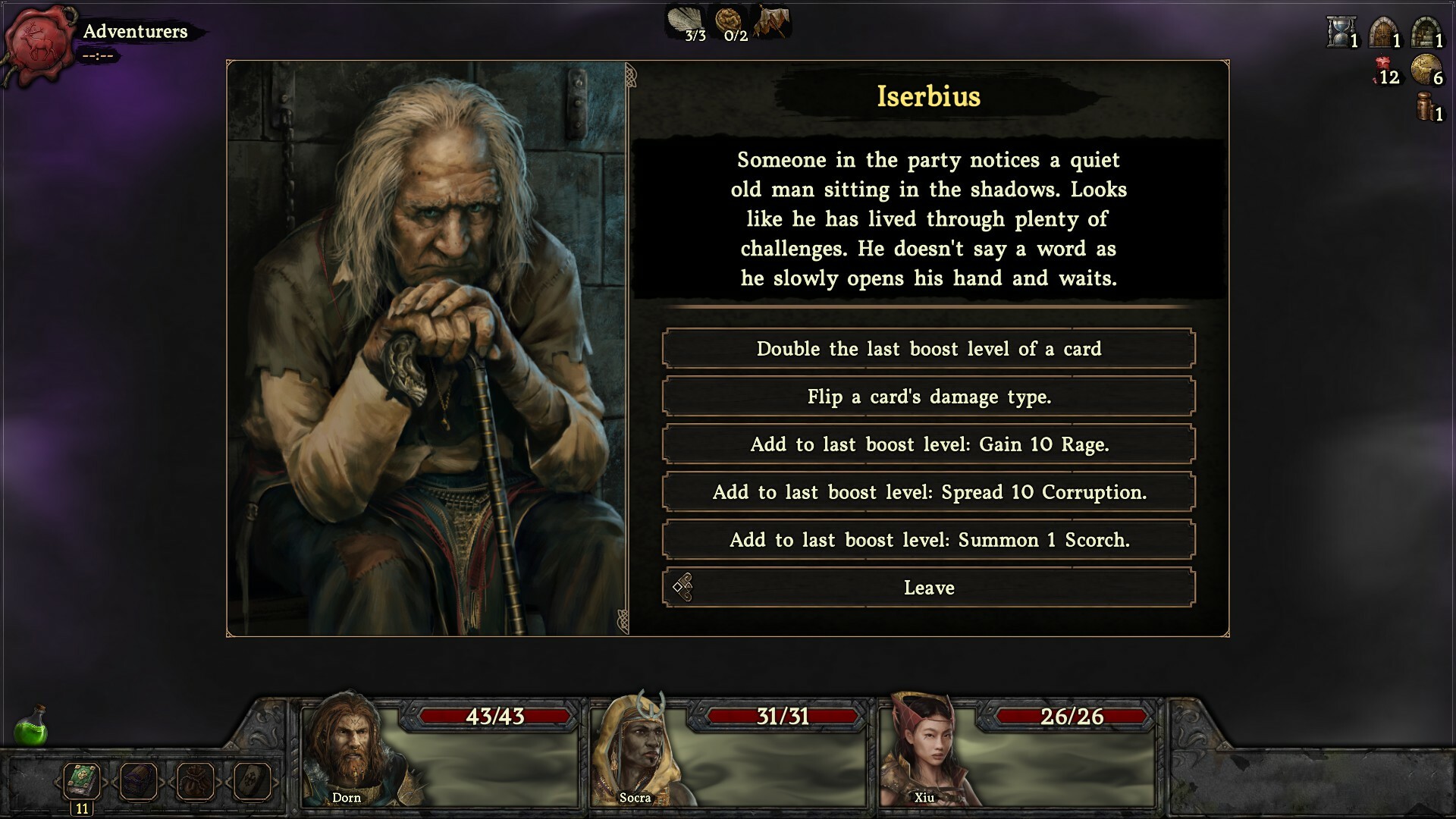Choose 'Spread 10 Corruption' option
The width and height of the screenshot is (1456, 819).
tap(928, 491)
